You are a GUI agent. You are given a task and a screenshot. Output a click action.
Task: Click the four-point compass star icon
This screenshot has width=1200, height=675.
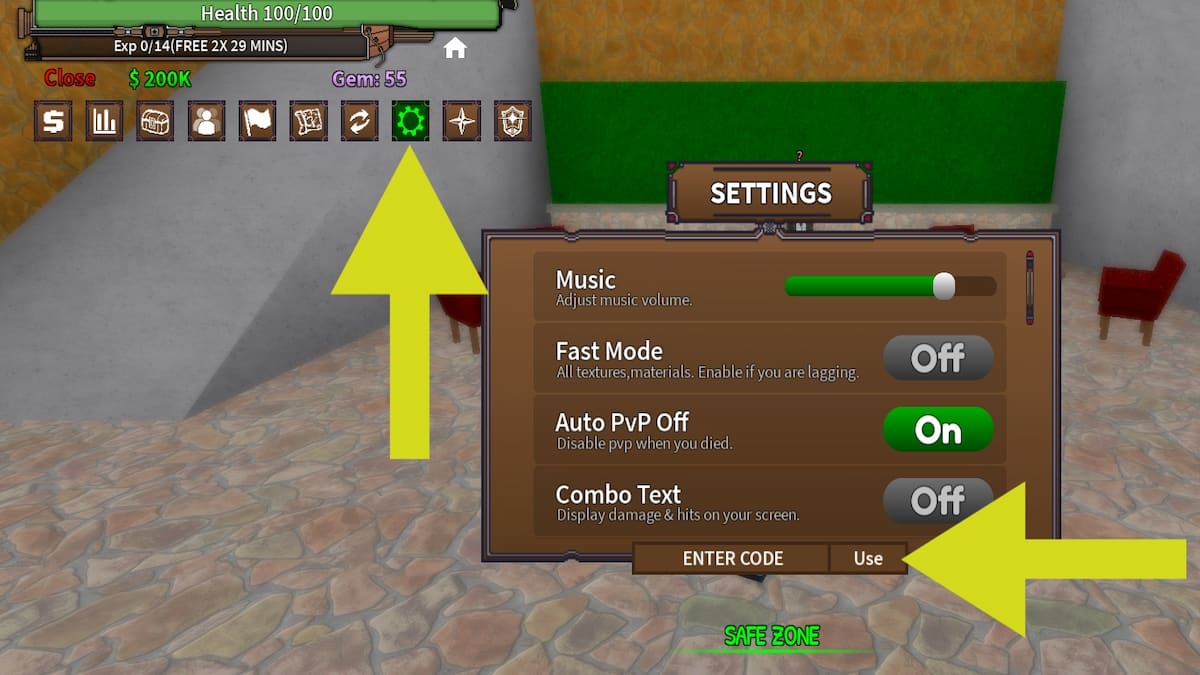(462, 121)
